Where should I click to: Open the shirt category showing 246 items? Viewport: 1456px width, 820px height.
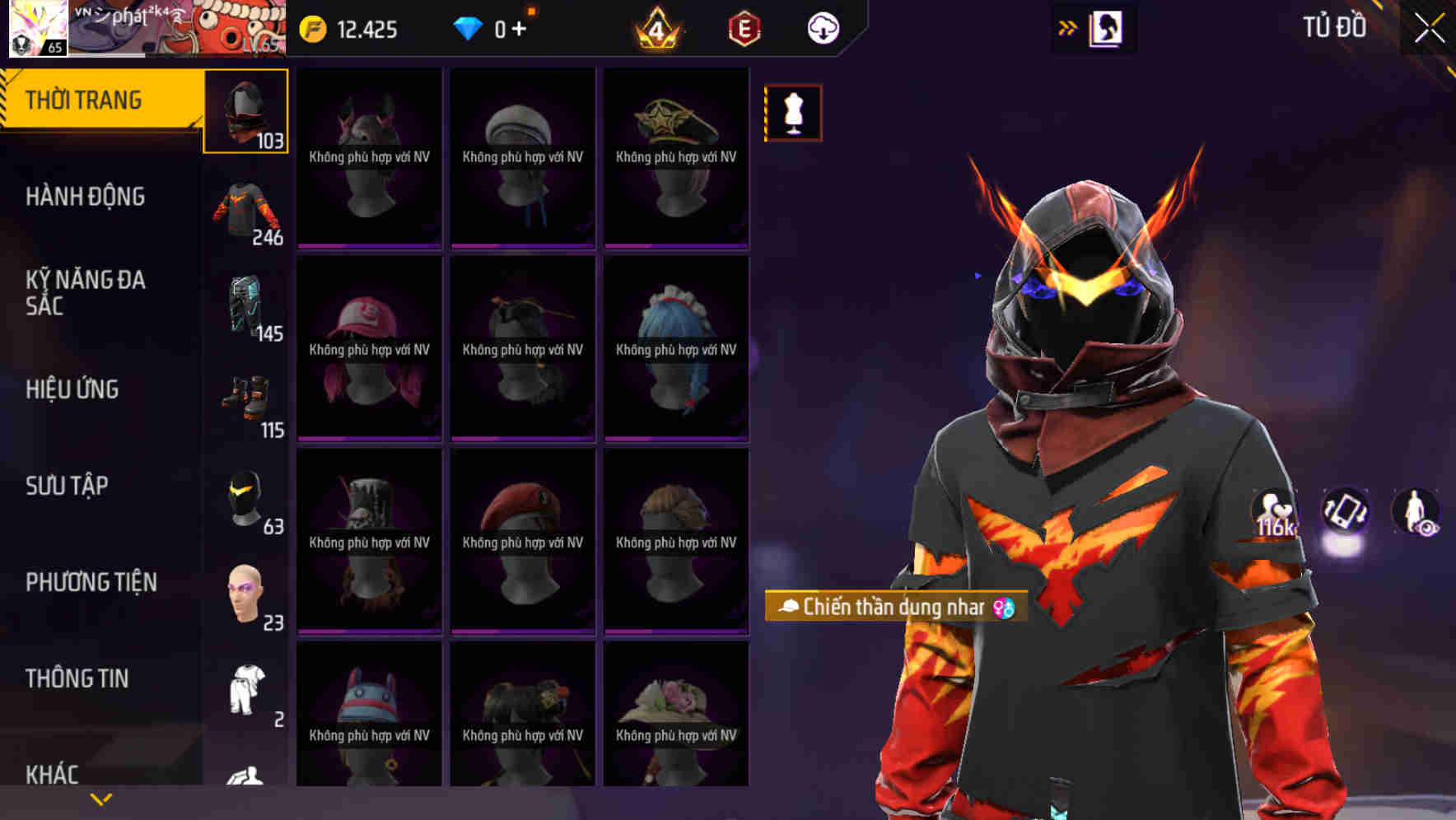click(x=246, y=210)
